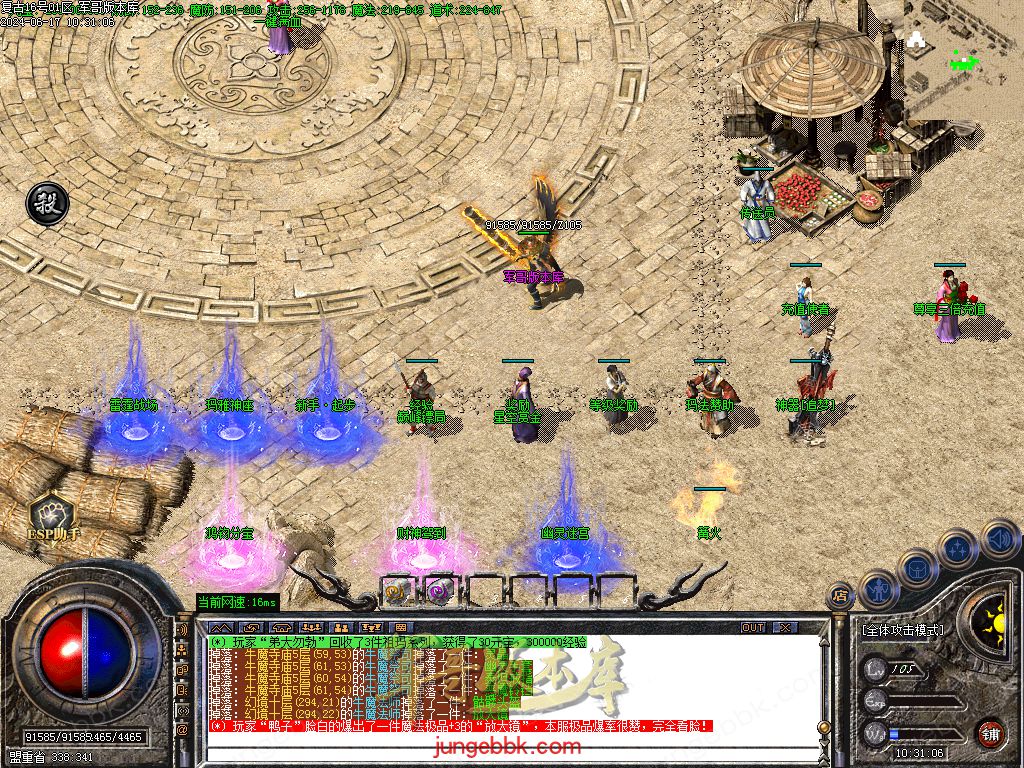This screenshot has width=1024, height=768.
Task: Open the 店 shop button
Action: pos(840,597)
